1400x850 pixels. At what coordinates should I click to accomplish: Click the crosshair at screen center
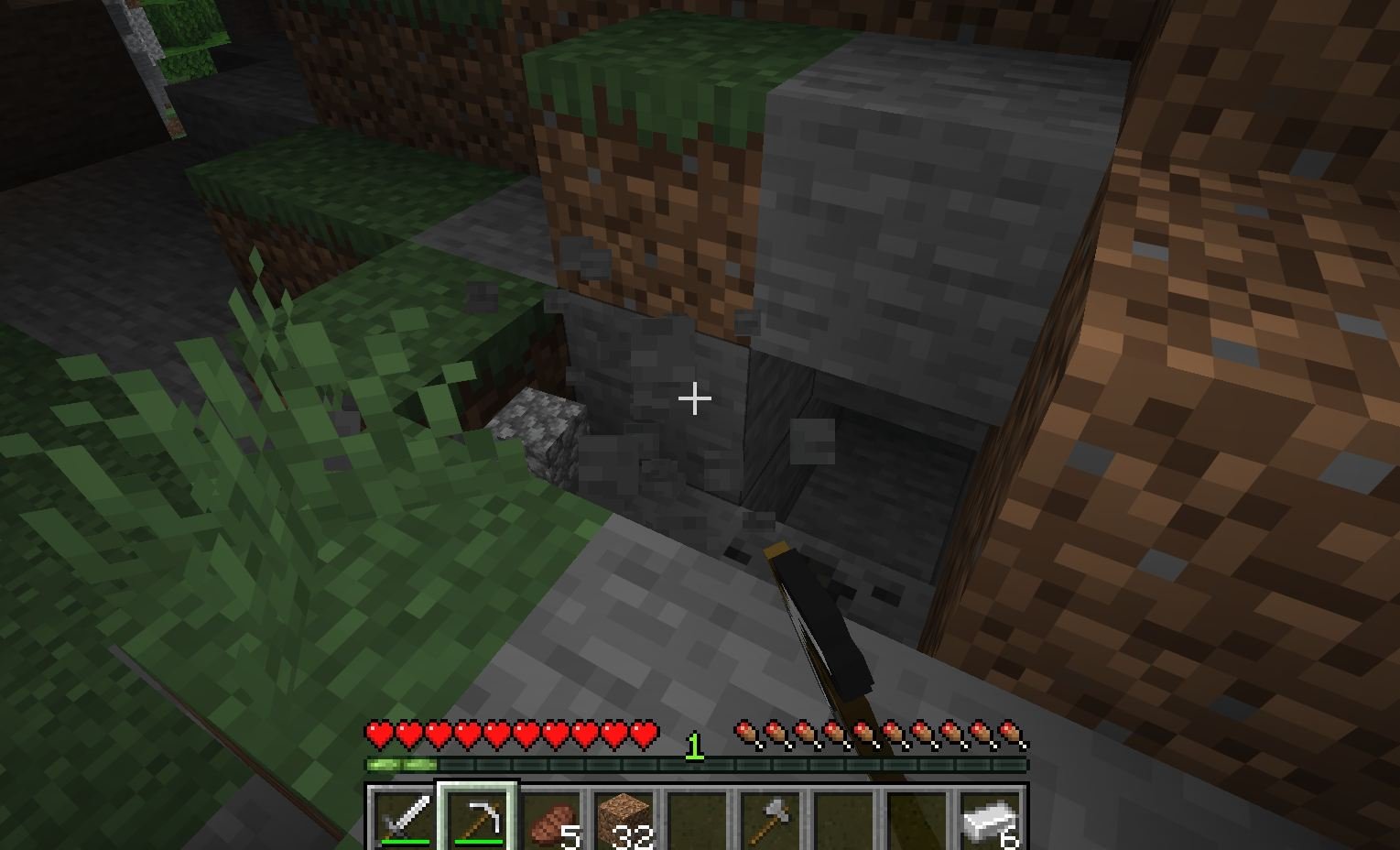click(695, 398)
